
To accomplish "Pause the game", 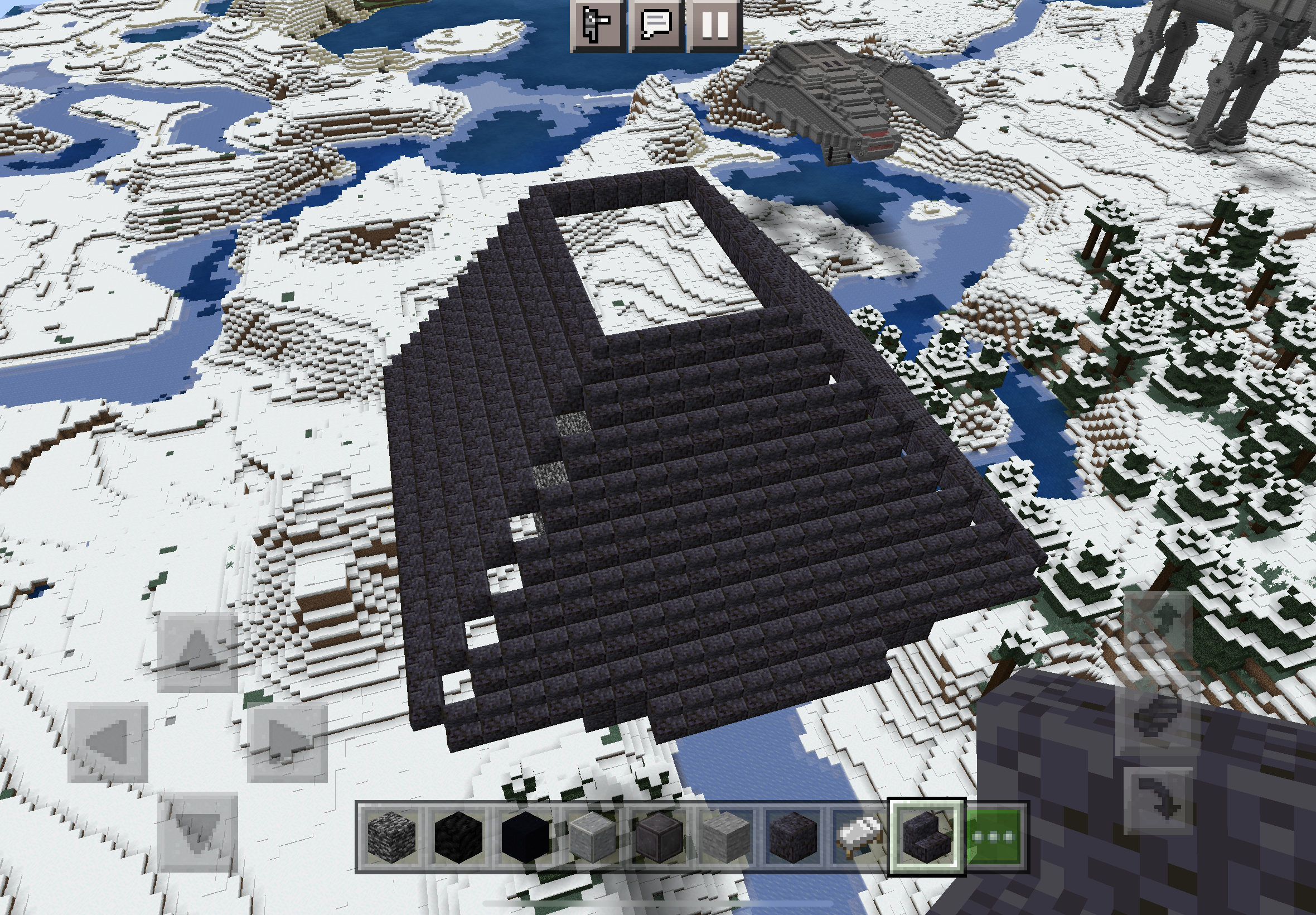I will click(x=717, y=26).
